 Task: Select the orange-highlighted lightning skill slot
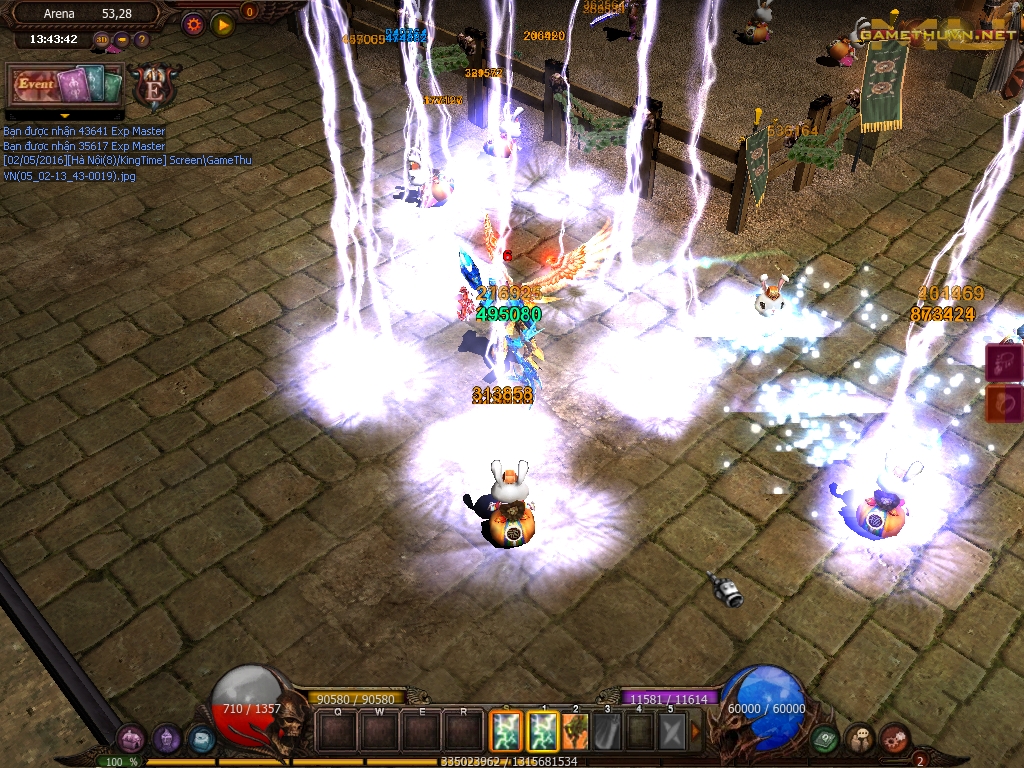coord(502,731)
